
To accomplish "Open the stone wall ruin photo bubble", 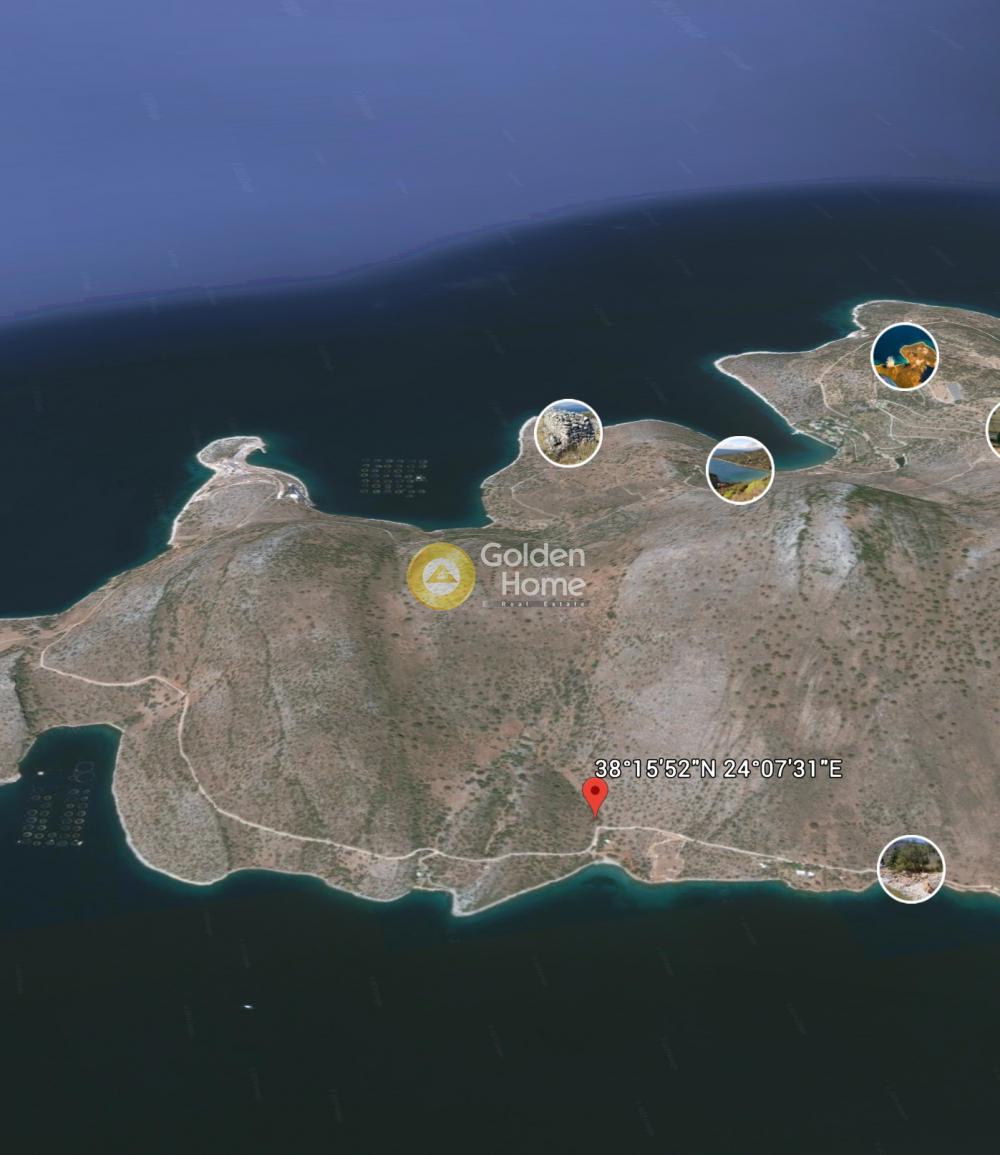I will (x=568, y=433).
